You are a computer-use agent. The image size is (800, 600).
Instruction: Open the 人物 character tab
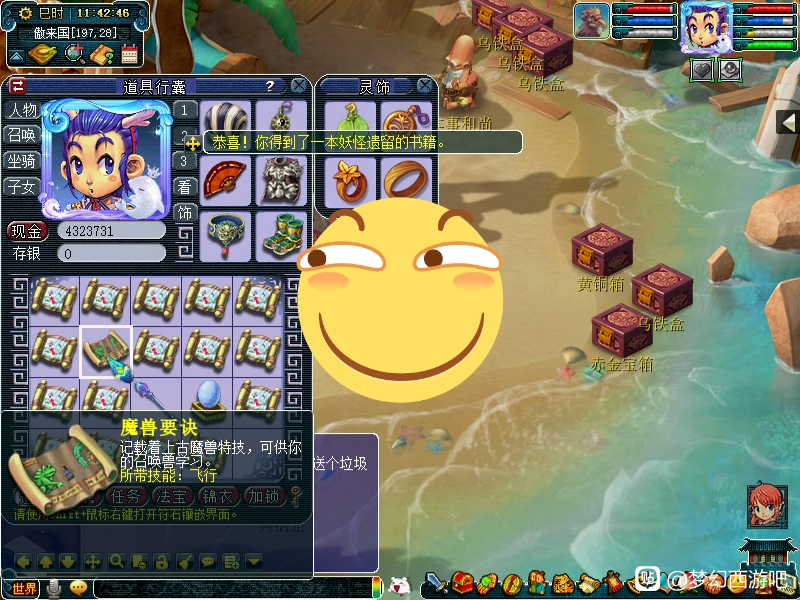point(22,110)
